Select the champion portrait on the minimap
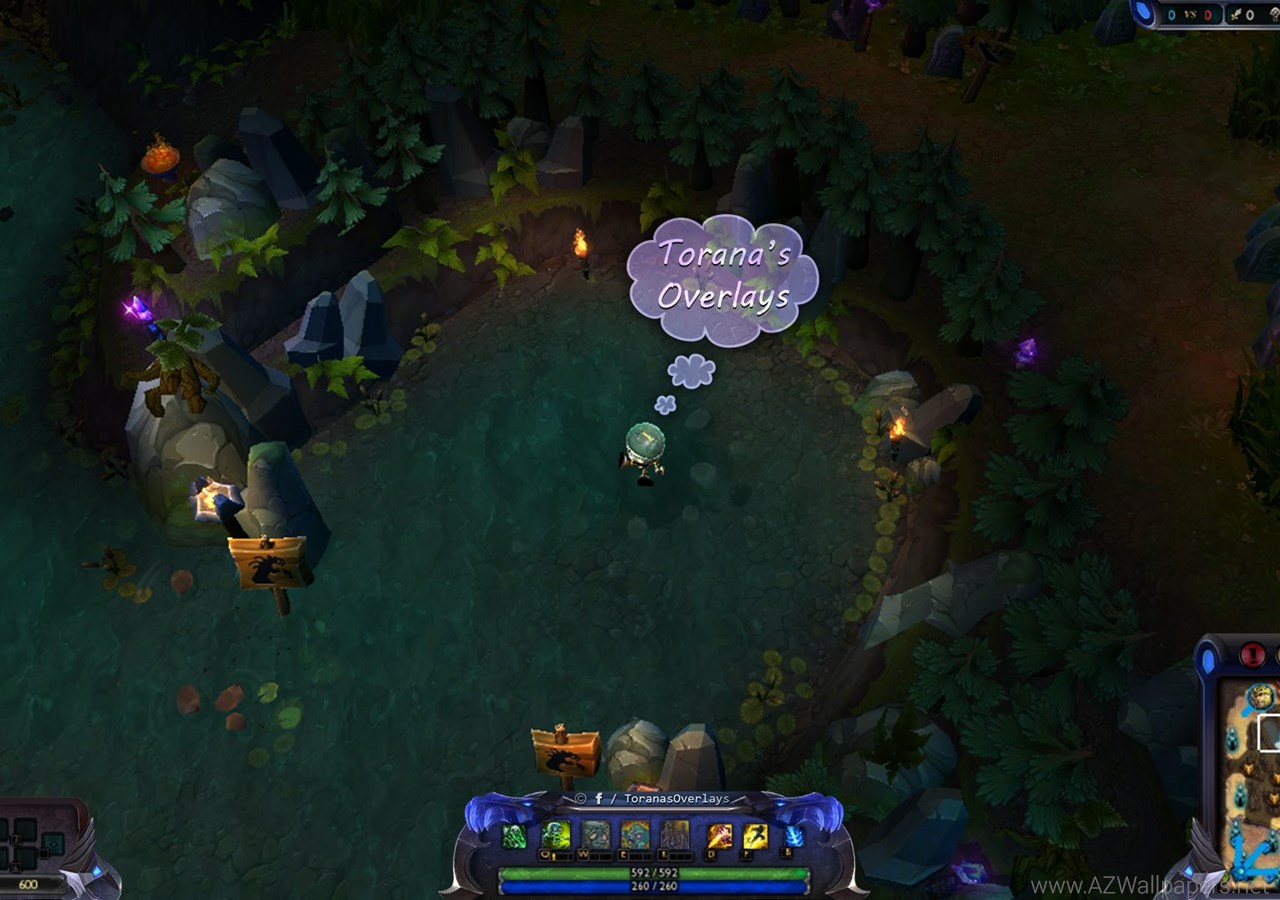This screenshot has height=900, width=1280. [1260, 697]
